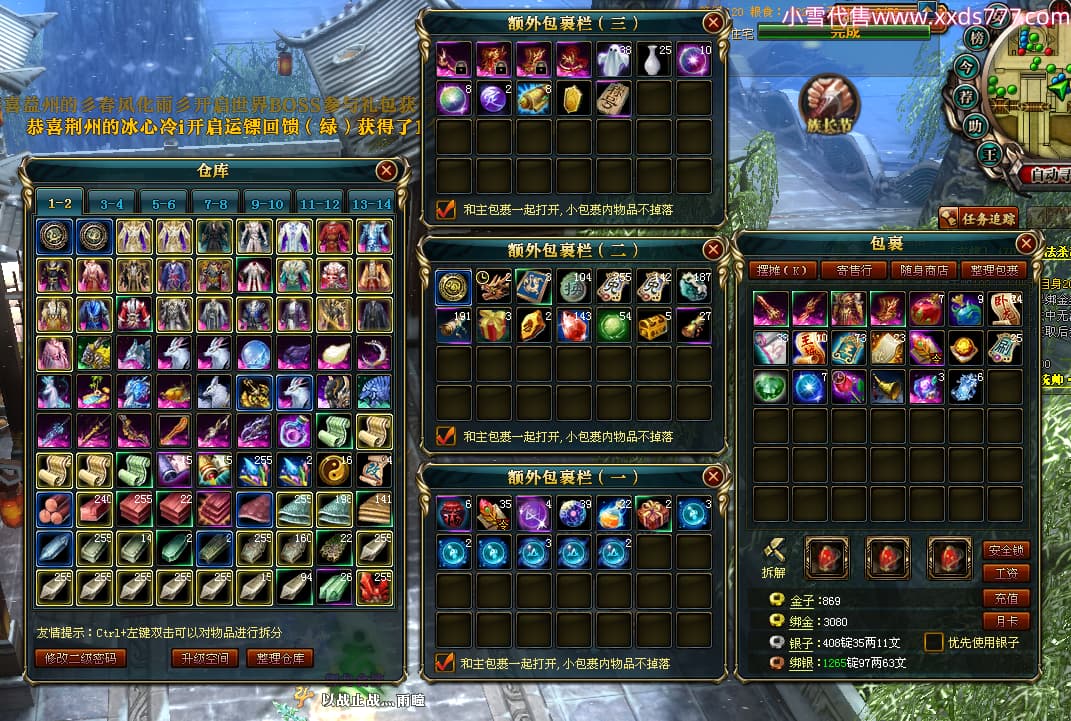Switch to warehouse tab 3-4
Viewport: 1071px width, 721px height.
click(x=112, y=203)
